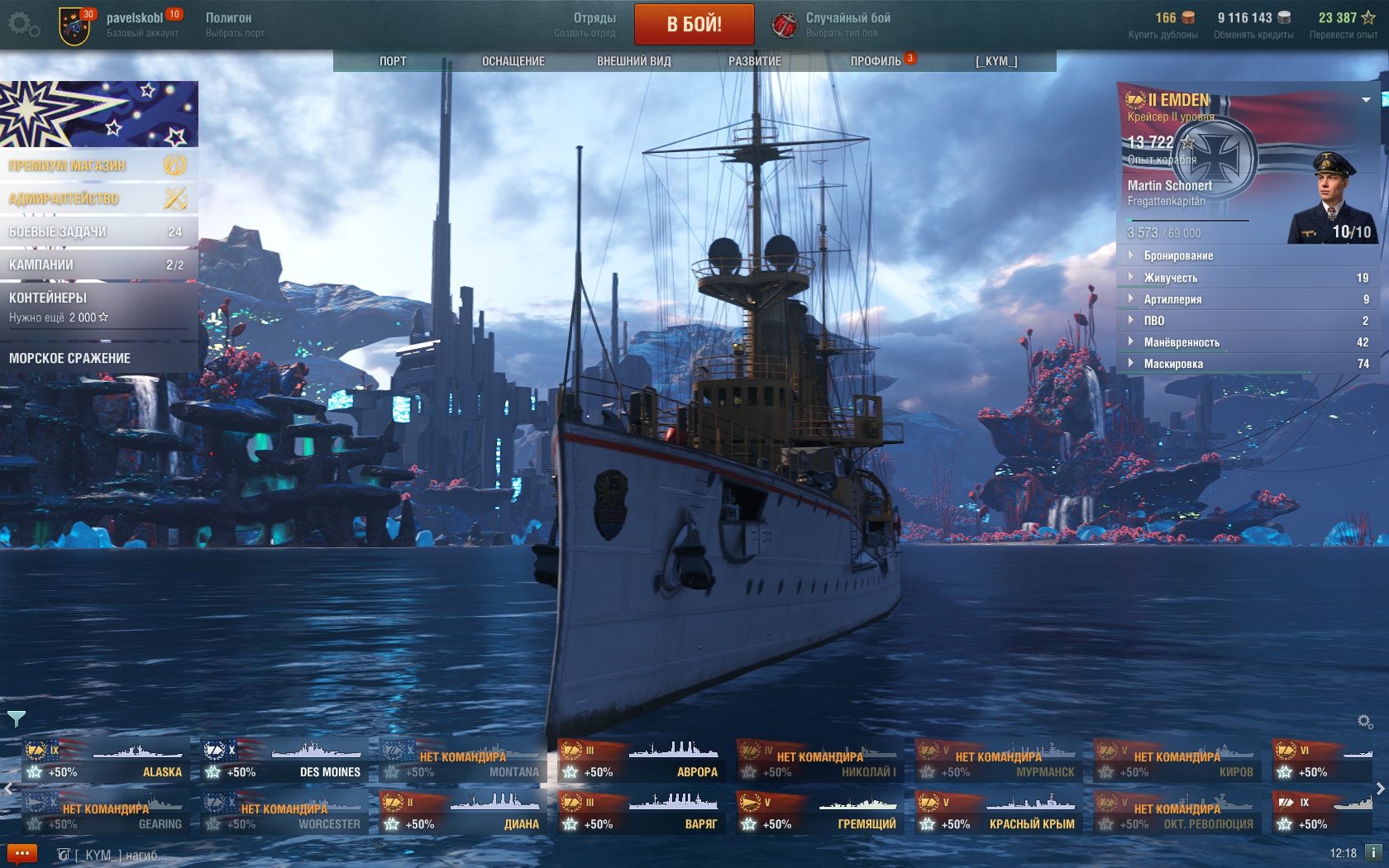
Task: Expand the Артиллерия parameters
Action: (1172, 299)
